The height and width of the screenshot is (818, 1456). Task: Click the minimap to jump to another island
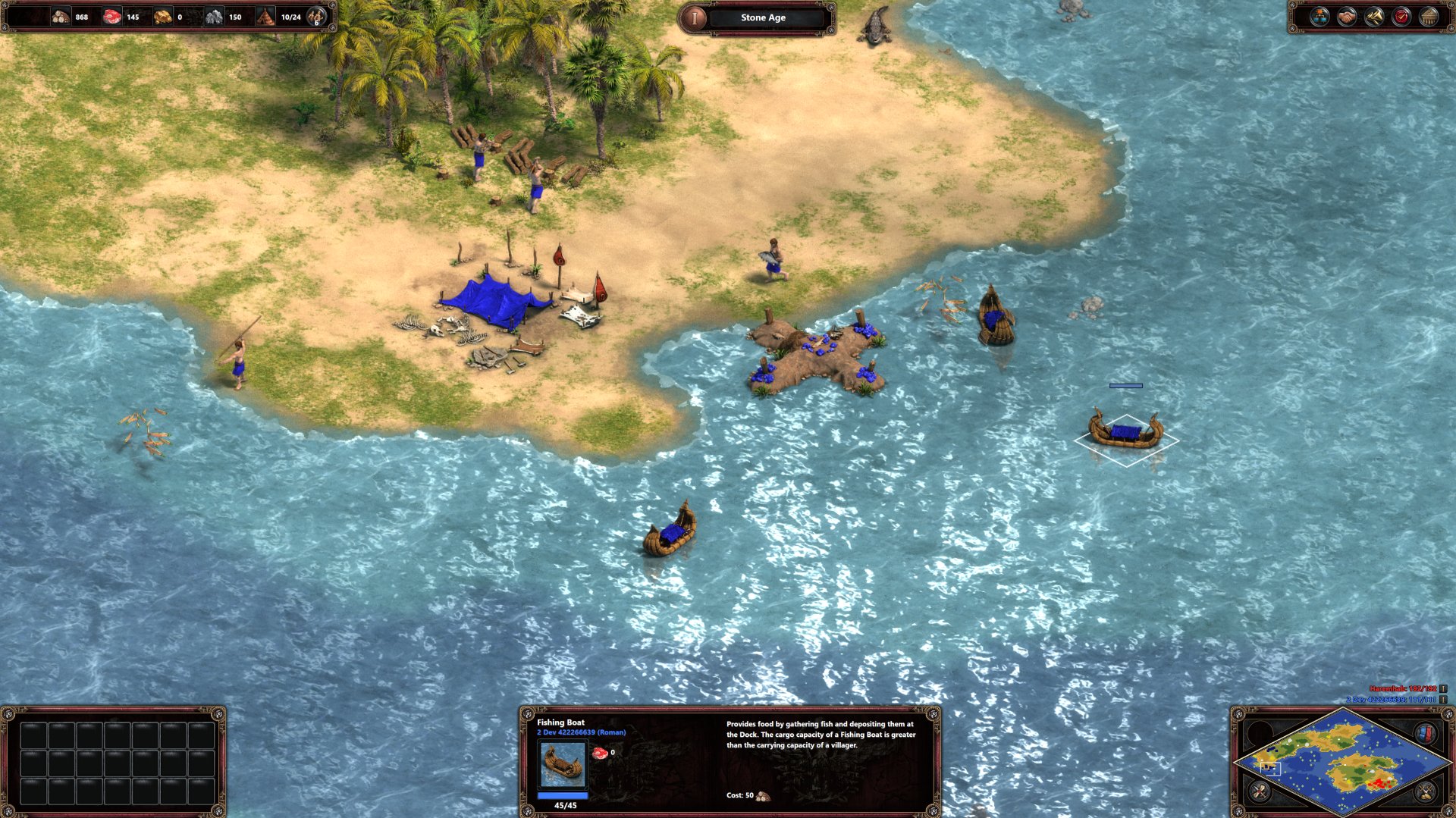pyautogui.click(x=1365, y=769)
